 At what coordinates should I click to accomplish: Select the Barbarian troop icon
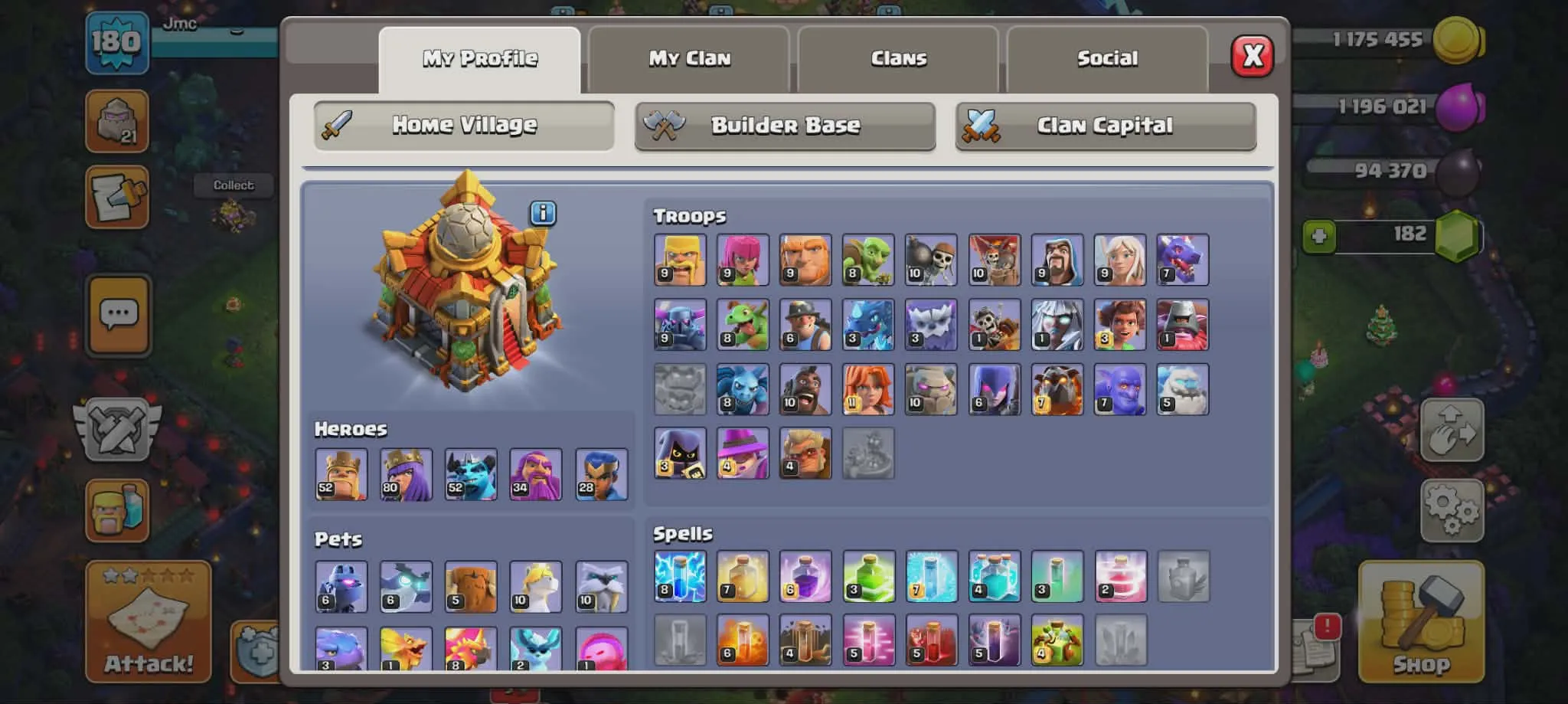[680, 259]
